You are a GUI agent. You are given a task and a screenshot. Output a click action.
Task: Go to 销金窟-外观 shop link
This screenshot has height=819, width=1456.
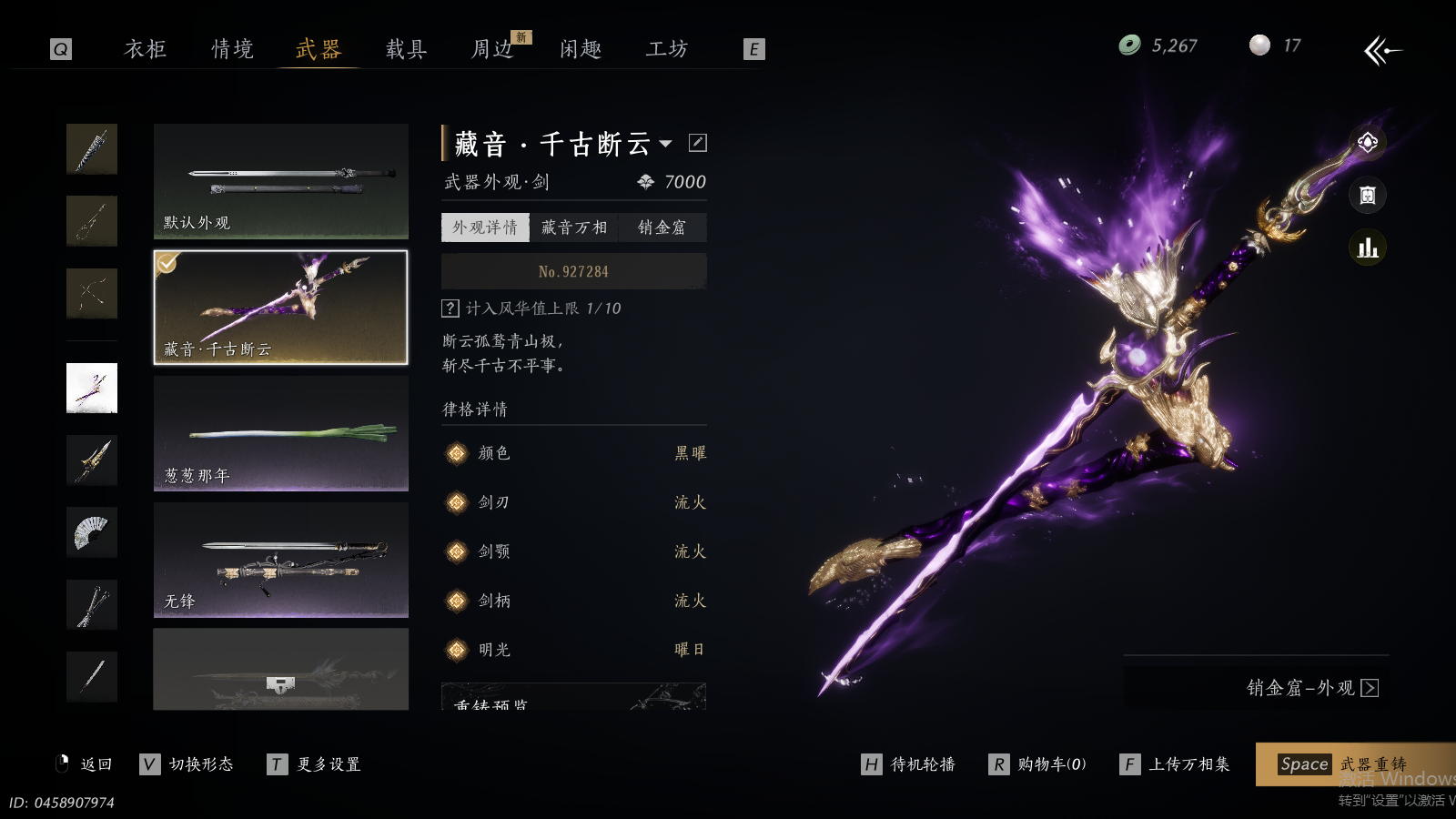coord(1311,688)
